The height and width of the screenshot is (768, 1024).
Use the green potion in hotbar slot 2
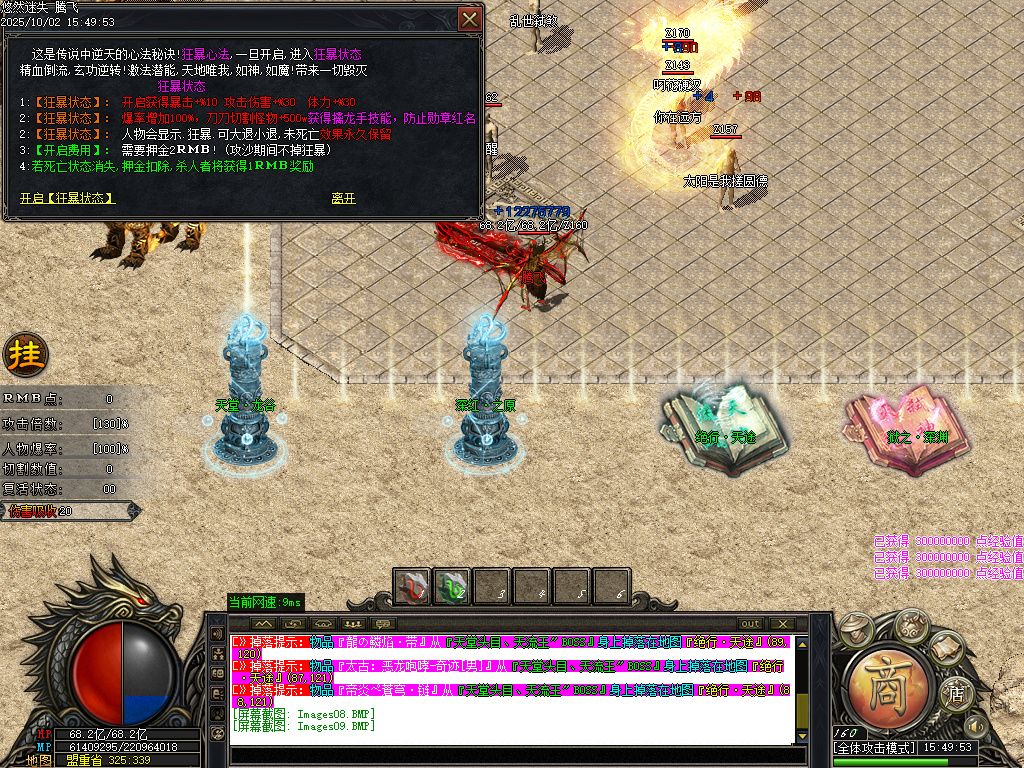tap(451, 586)
